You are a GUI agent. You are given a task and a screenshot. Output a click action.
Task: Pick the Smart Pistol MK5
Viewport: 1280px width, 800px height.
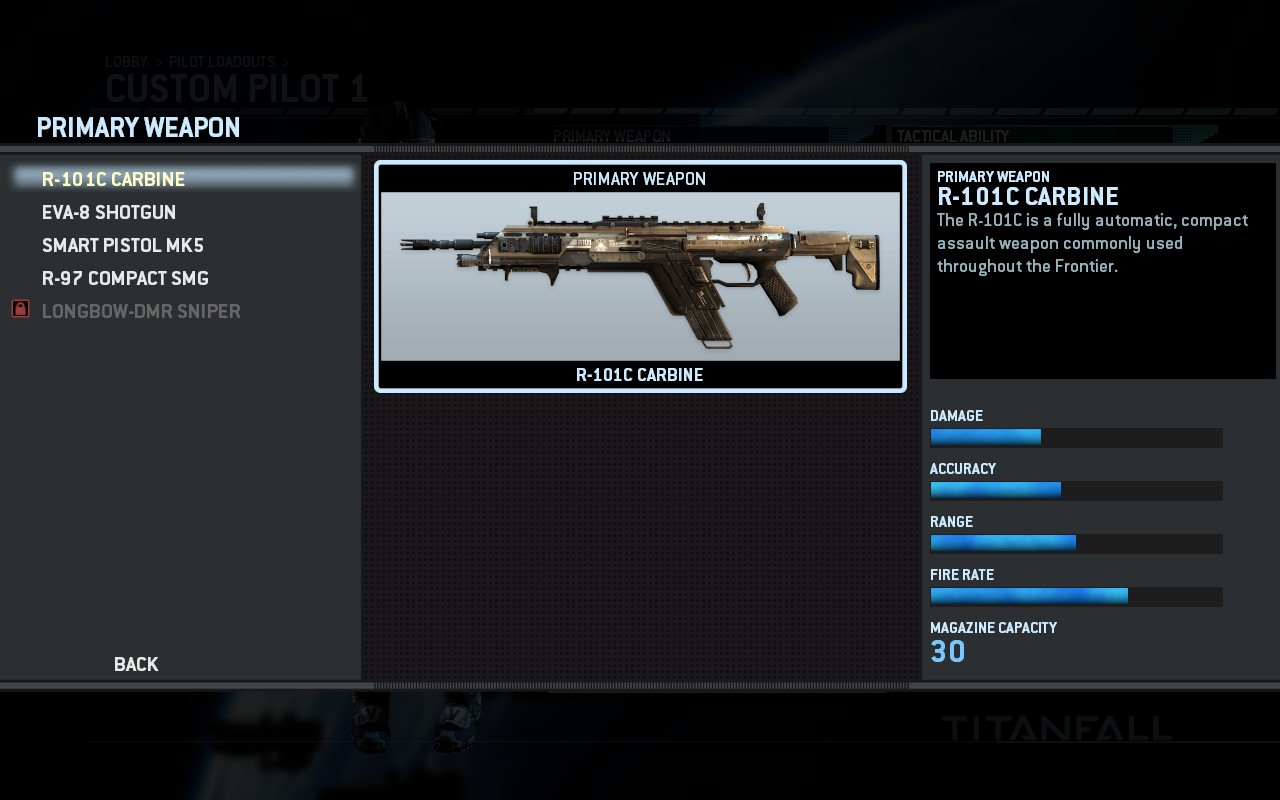[x=123, y=245]
